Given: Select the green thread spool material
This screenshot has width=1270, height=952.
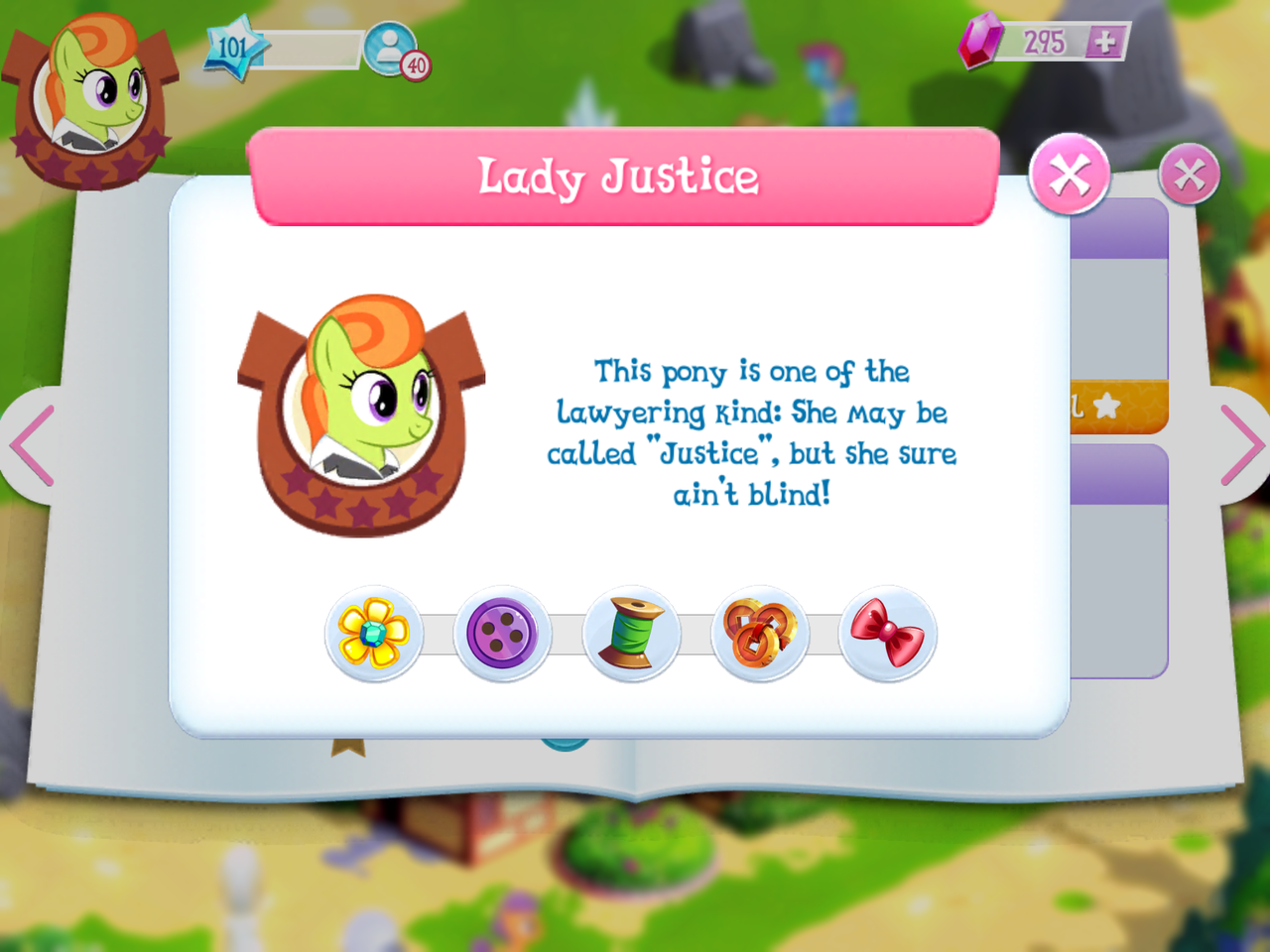Looking at the screenshot, I should coord(631,633).
